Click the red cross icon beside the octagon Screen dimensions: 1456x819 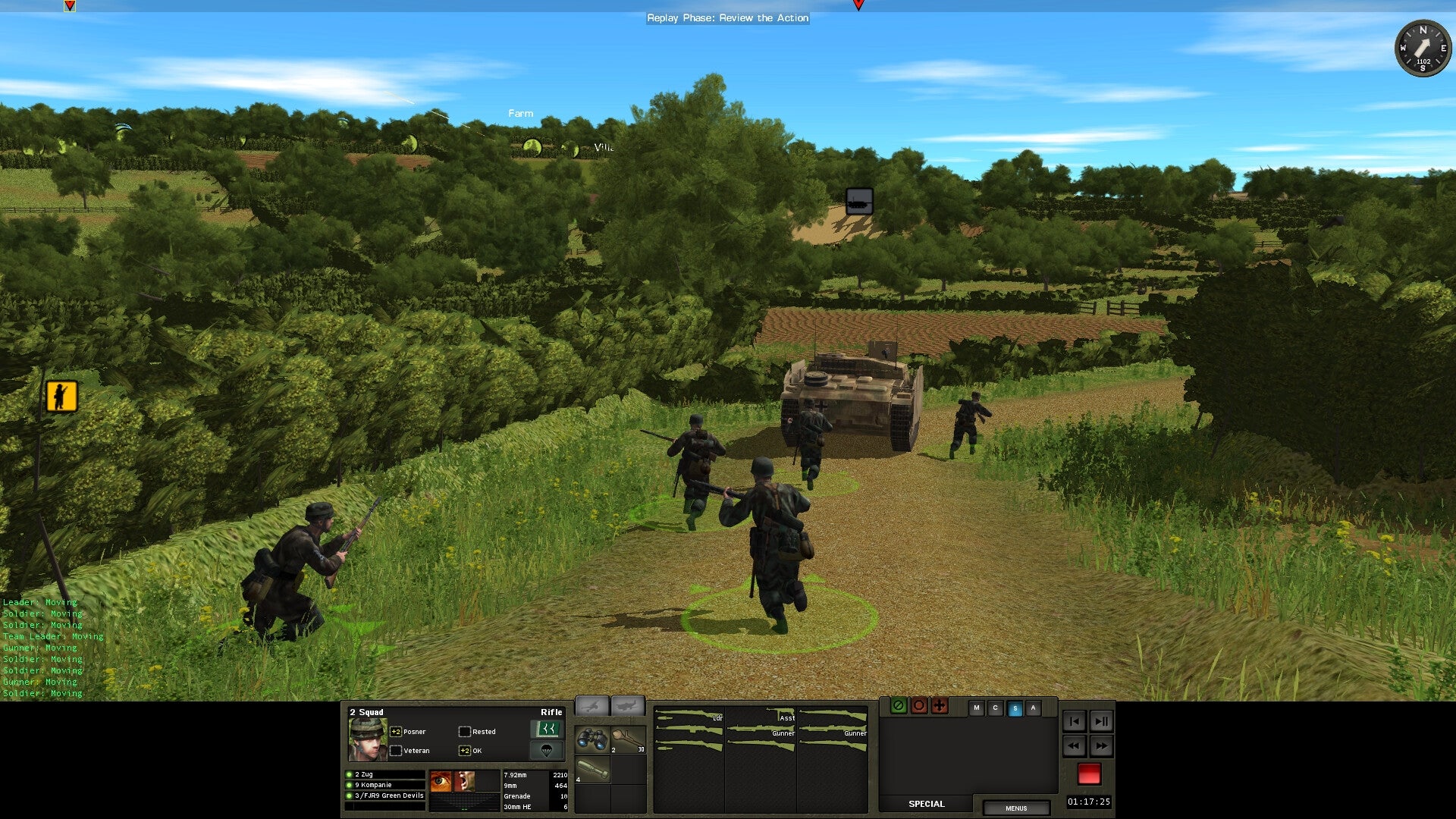pos(940,707)
